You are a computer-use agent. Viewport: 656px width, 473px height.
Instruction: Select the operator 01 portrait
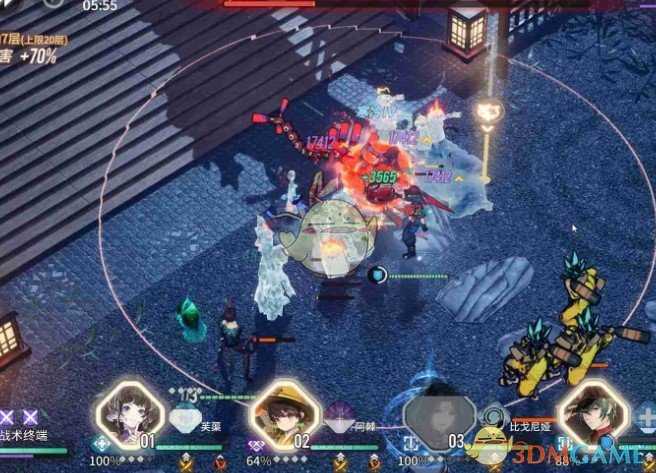click(128, 412)
